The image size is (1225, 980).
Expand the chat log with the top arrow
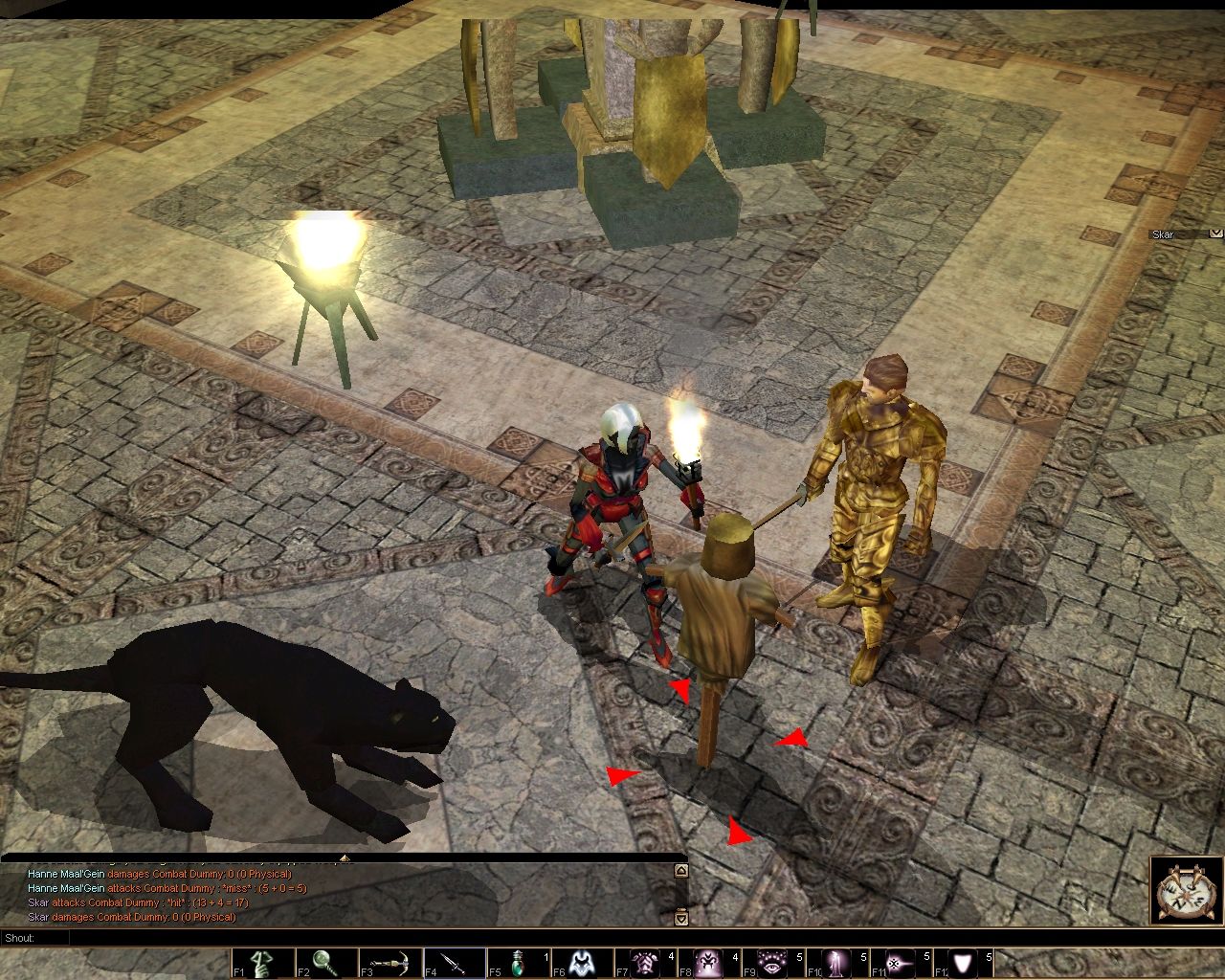click(x=345, y=857)
